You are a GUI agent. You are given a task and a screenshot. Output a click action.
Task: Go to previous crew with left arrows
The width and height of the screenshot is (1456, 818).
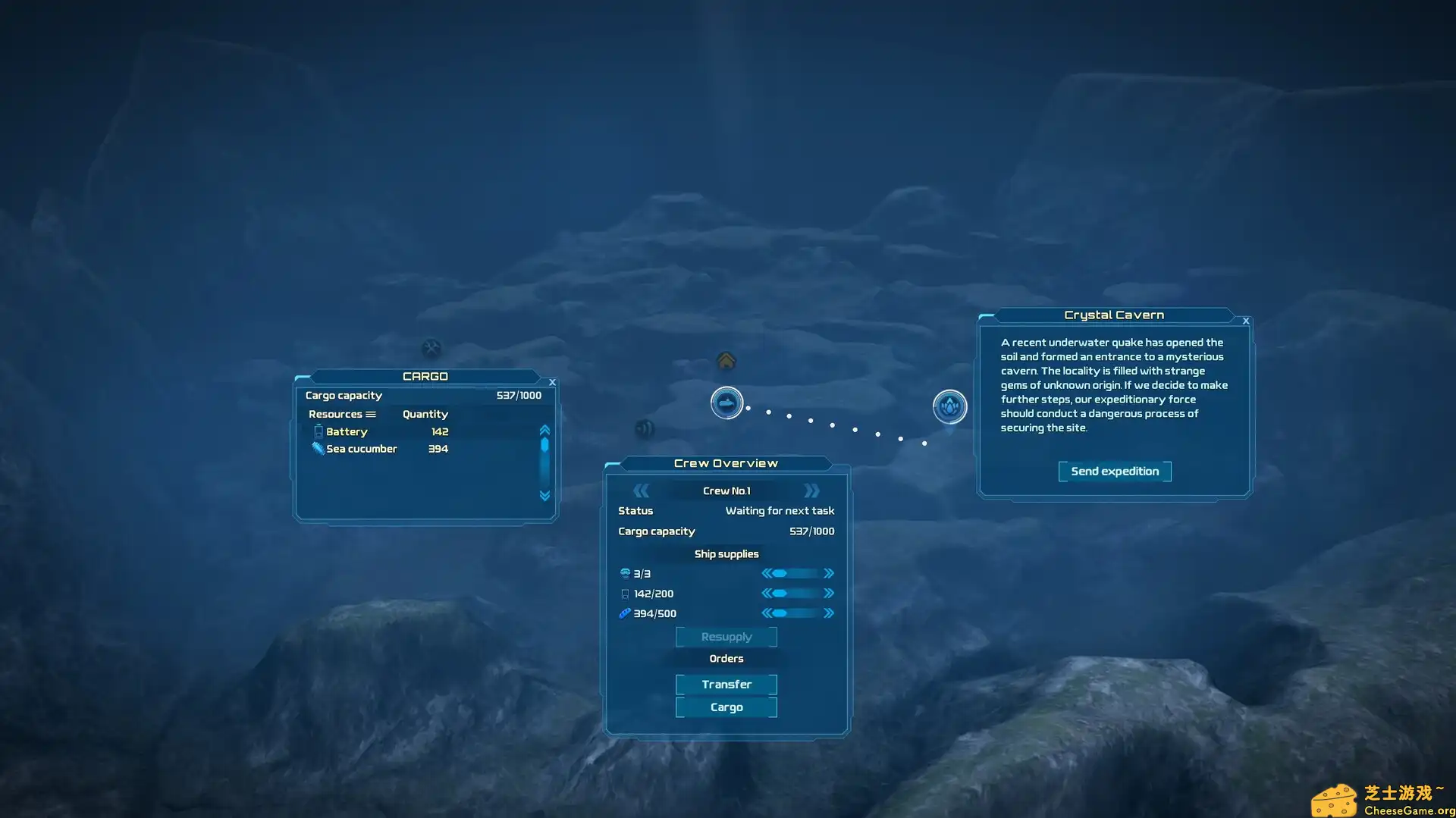(x=641, y=490)
